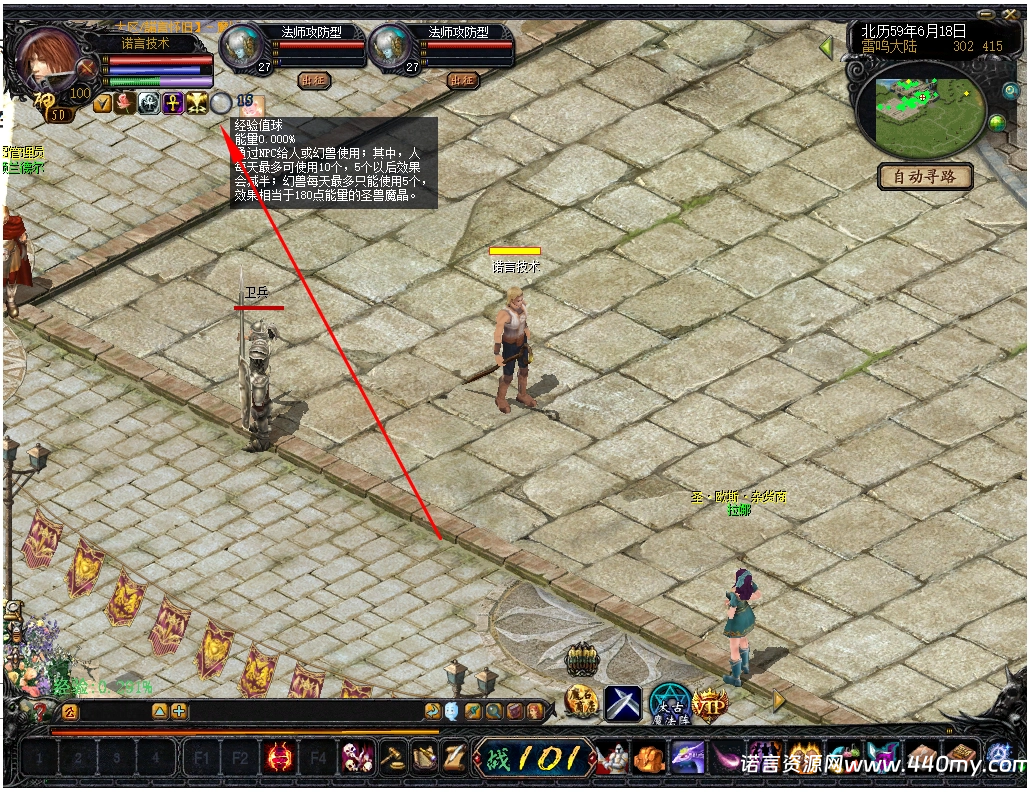Click the purple ankh buff icon

pos(173,102)
